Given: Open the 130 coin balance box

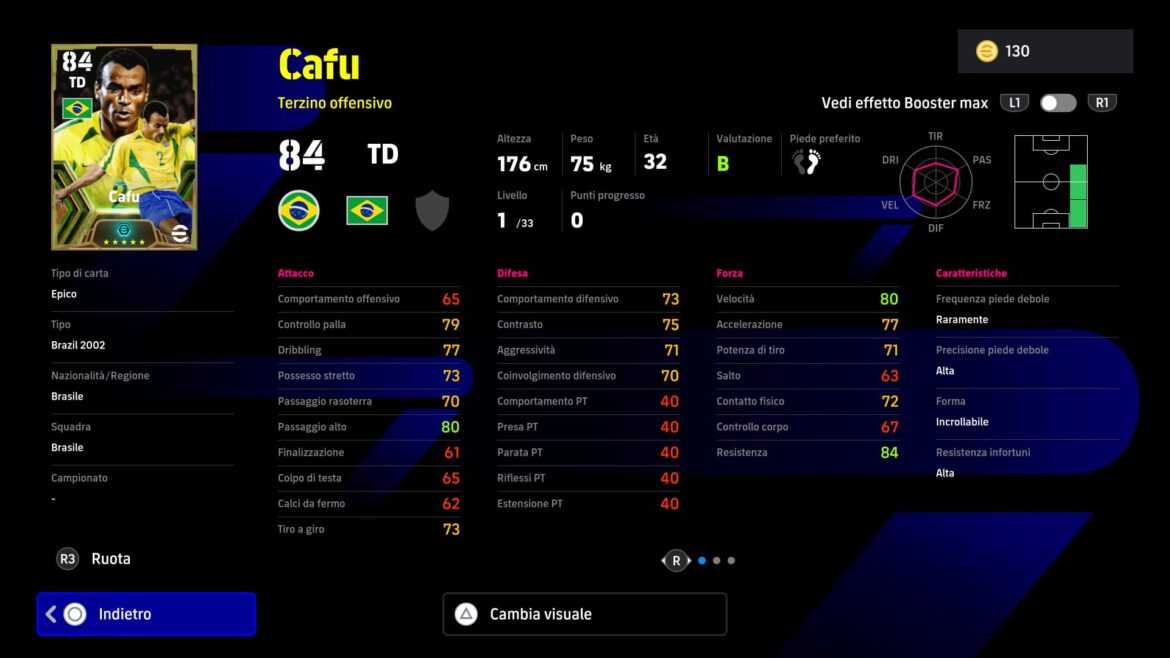Looking at the screenshot, I should (1045, 51).
